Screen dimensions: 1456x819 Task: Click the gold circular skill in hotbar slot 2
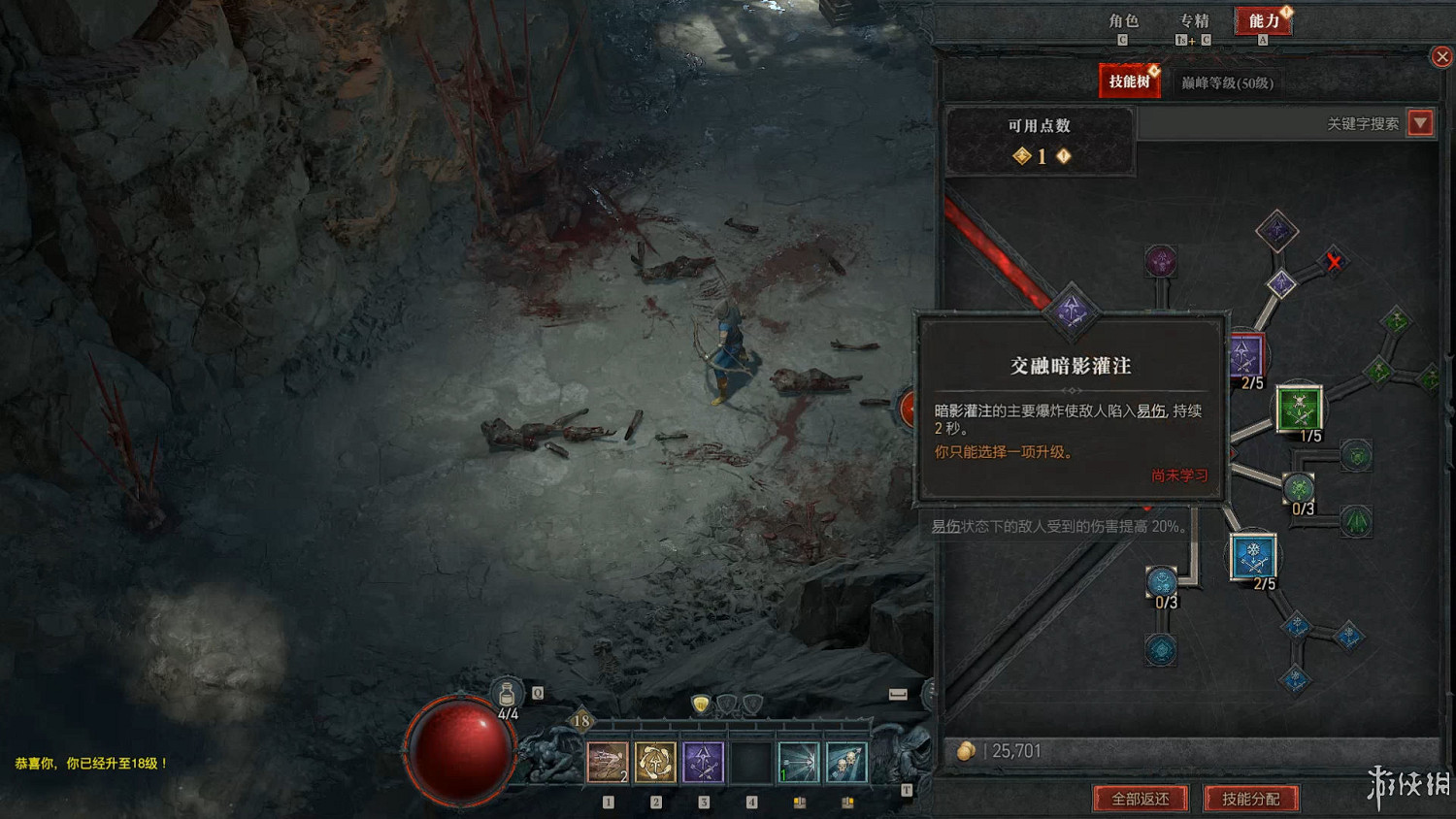[656, 763]
